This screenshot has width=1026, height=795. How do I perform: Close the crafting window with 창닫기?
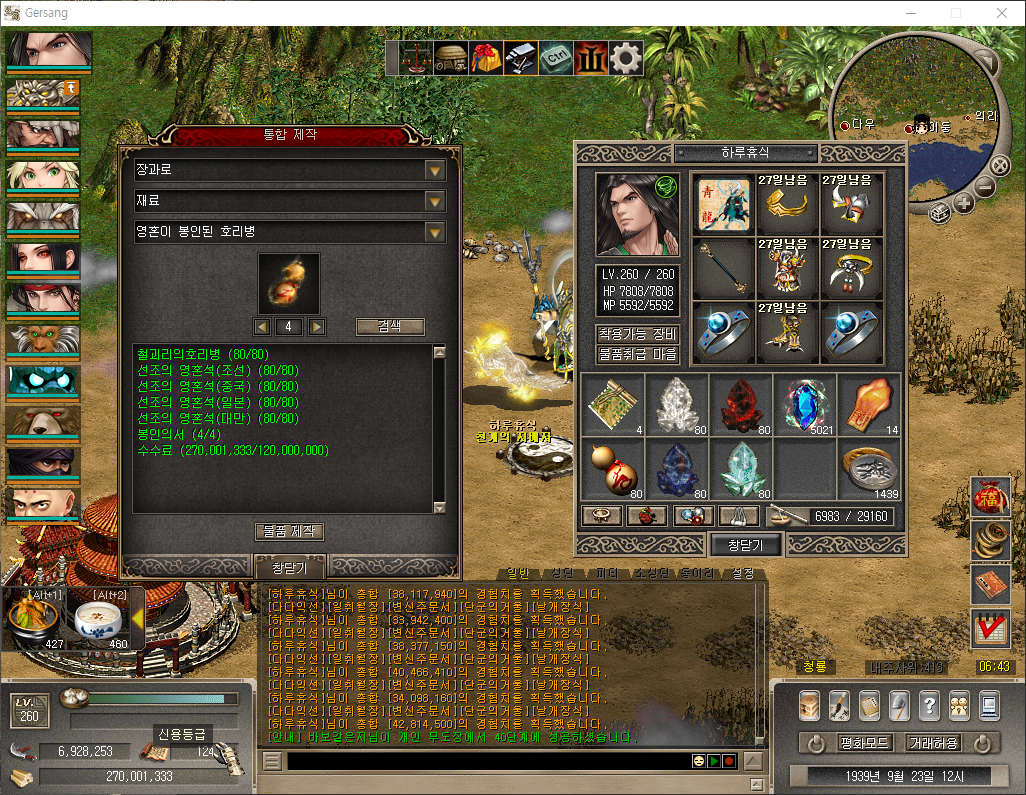click(x=290, y=567)
